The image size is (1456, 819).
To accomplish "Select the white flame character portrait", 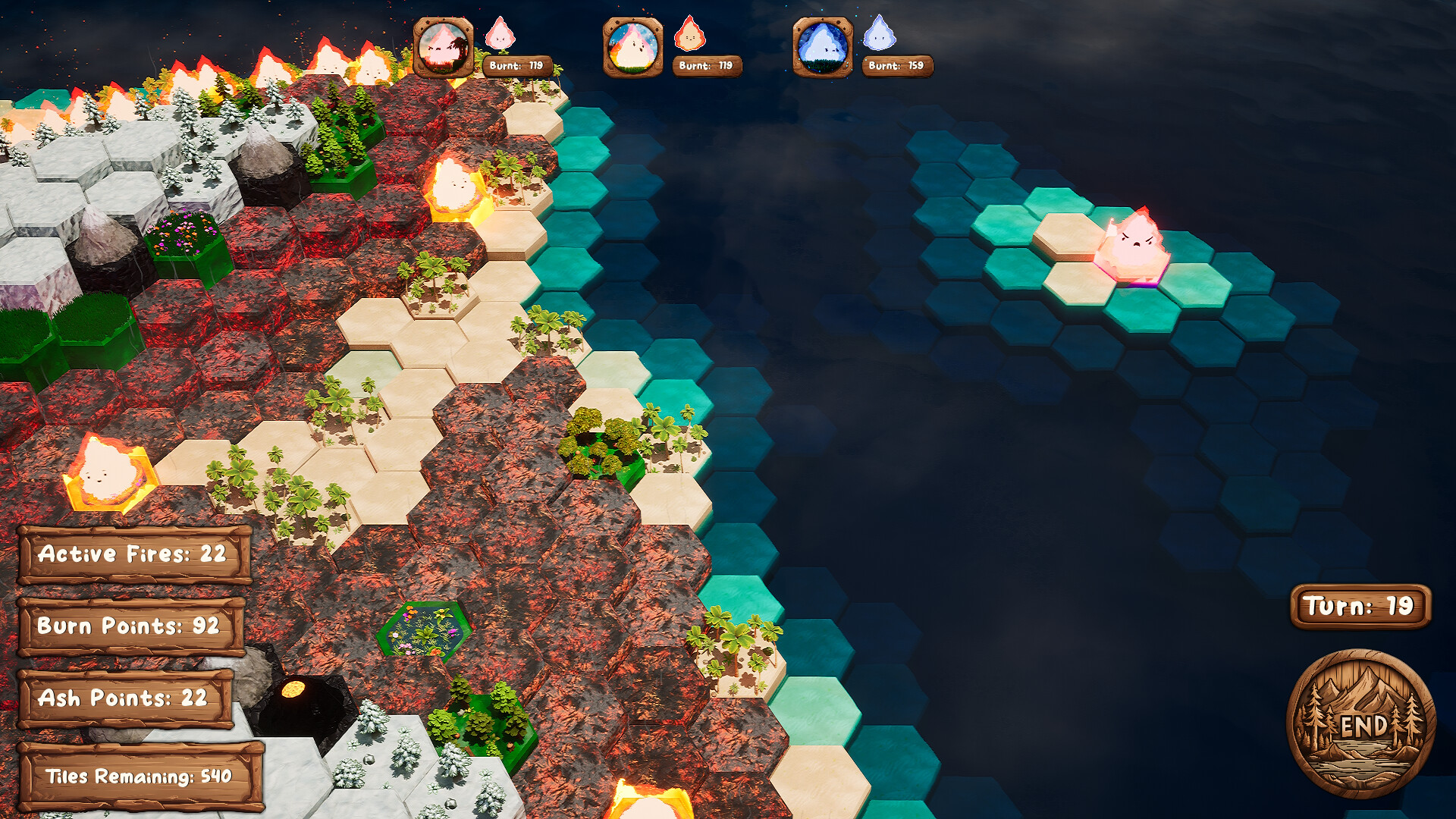I will pos(632,47).
